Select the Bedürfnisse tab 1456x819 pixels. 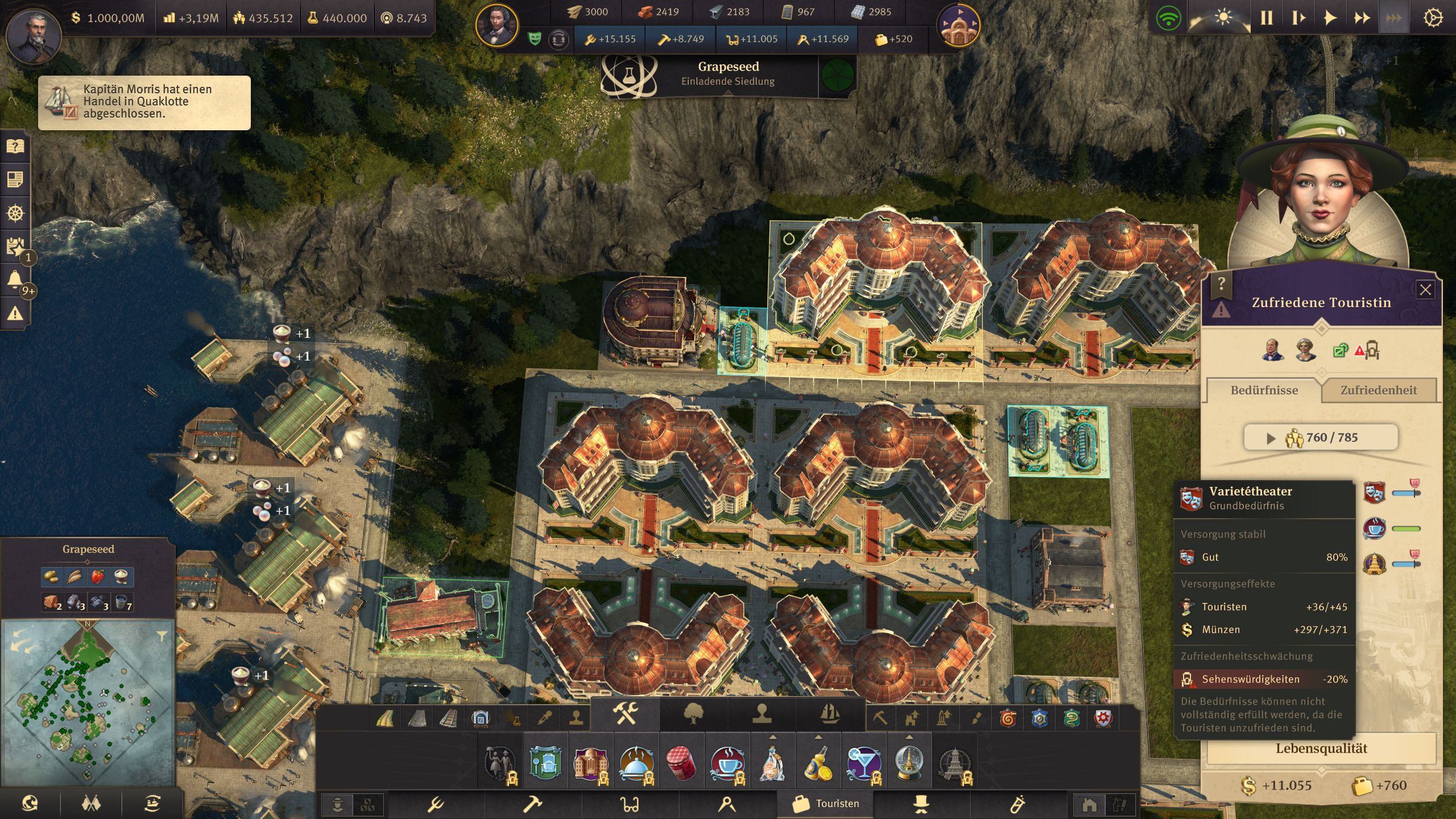tap(1264, 390)
